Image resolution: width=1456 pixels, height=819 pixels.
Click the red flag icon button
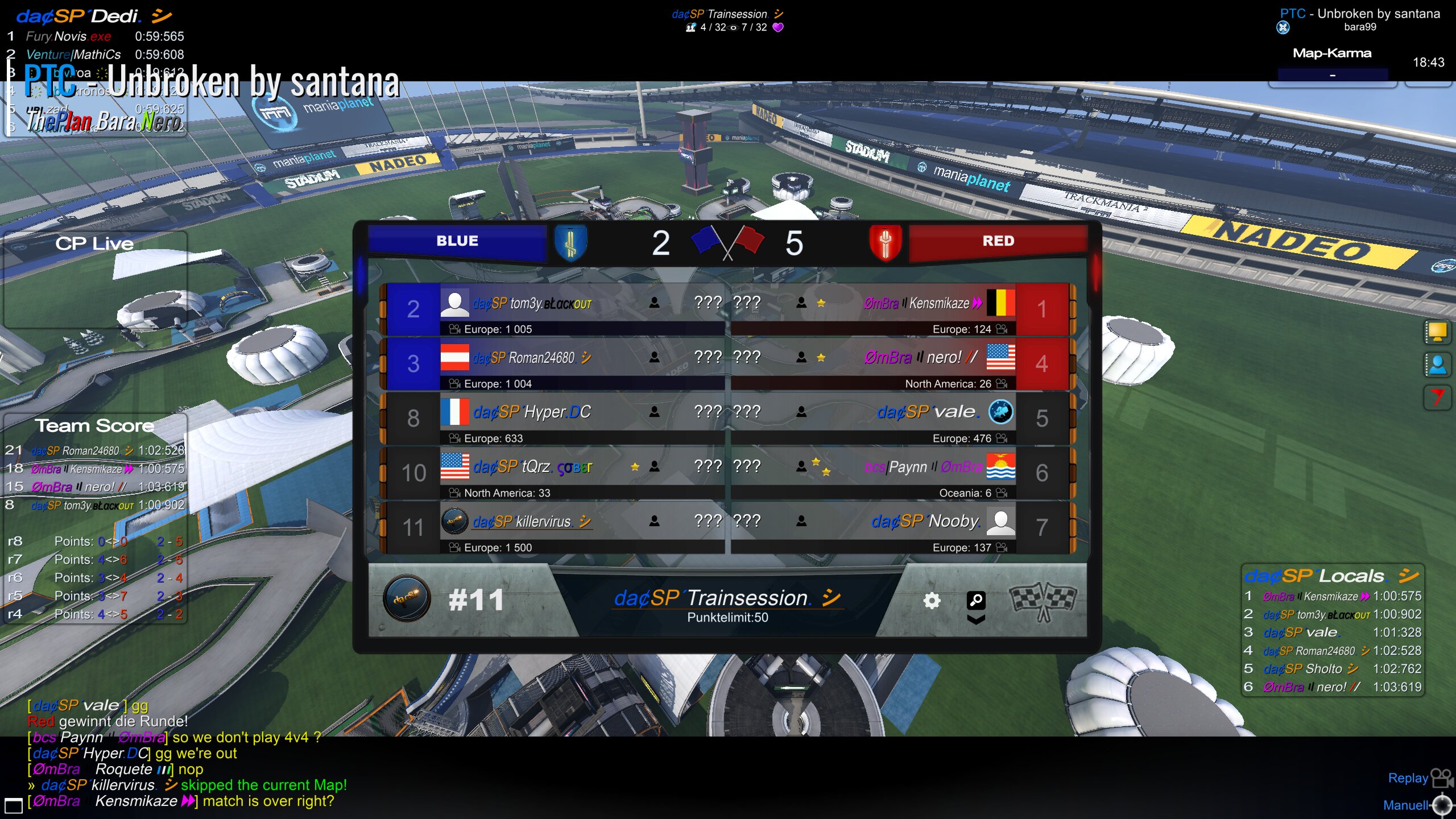(x=1437, y=397)
